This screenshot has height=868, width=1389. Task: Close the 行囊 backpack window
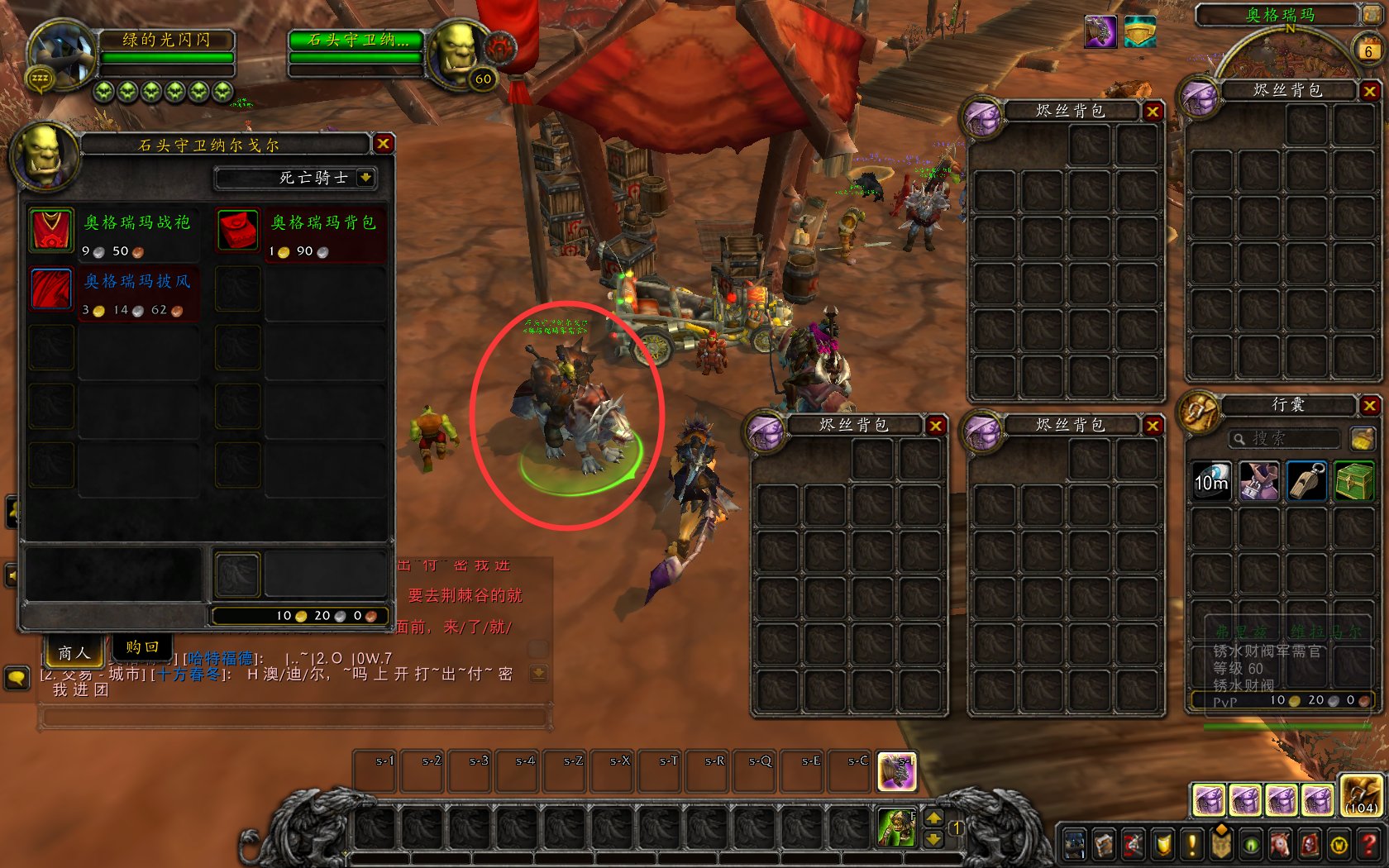(1369, 405)
